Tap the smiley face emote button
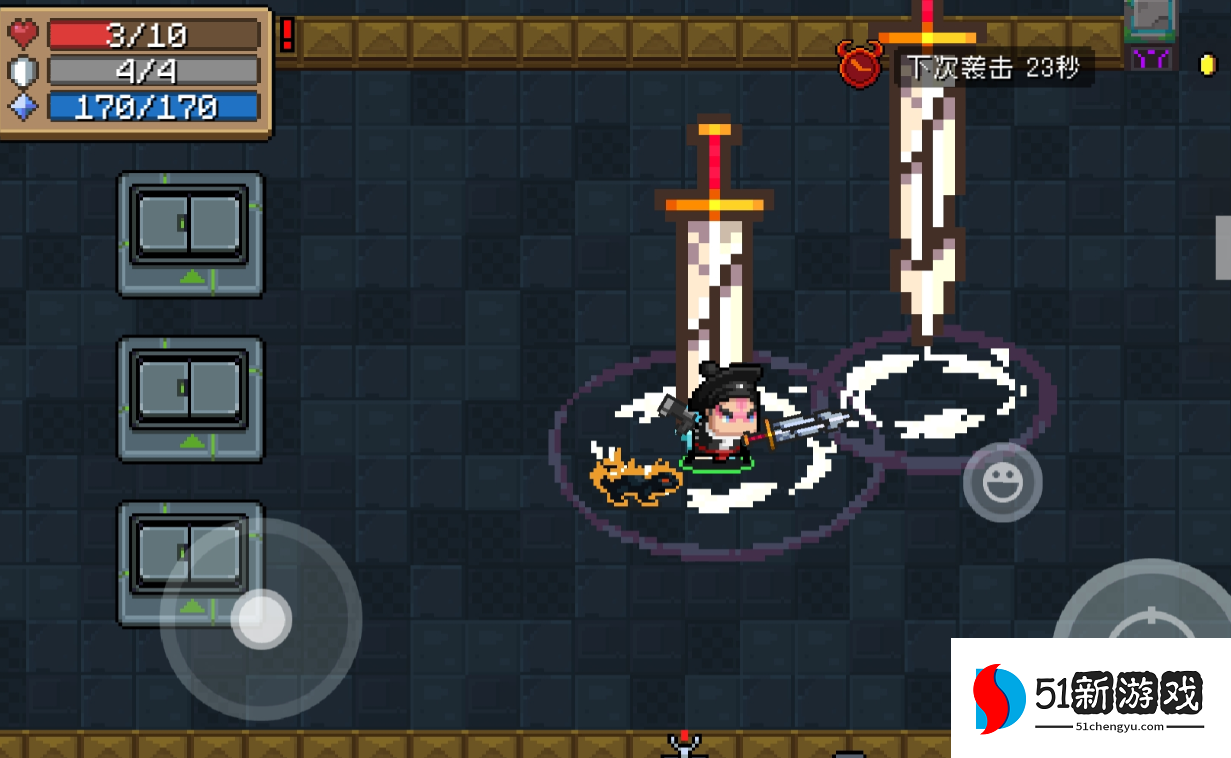This screenshot has width=1231, height=758. point(1002,484)
